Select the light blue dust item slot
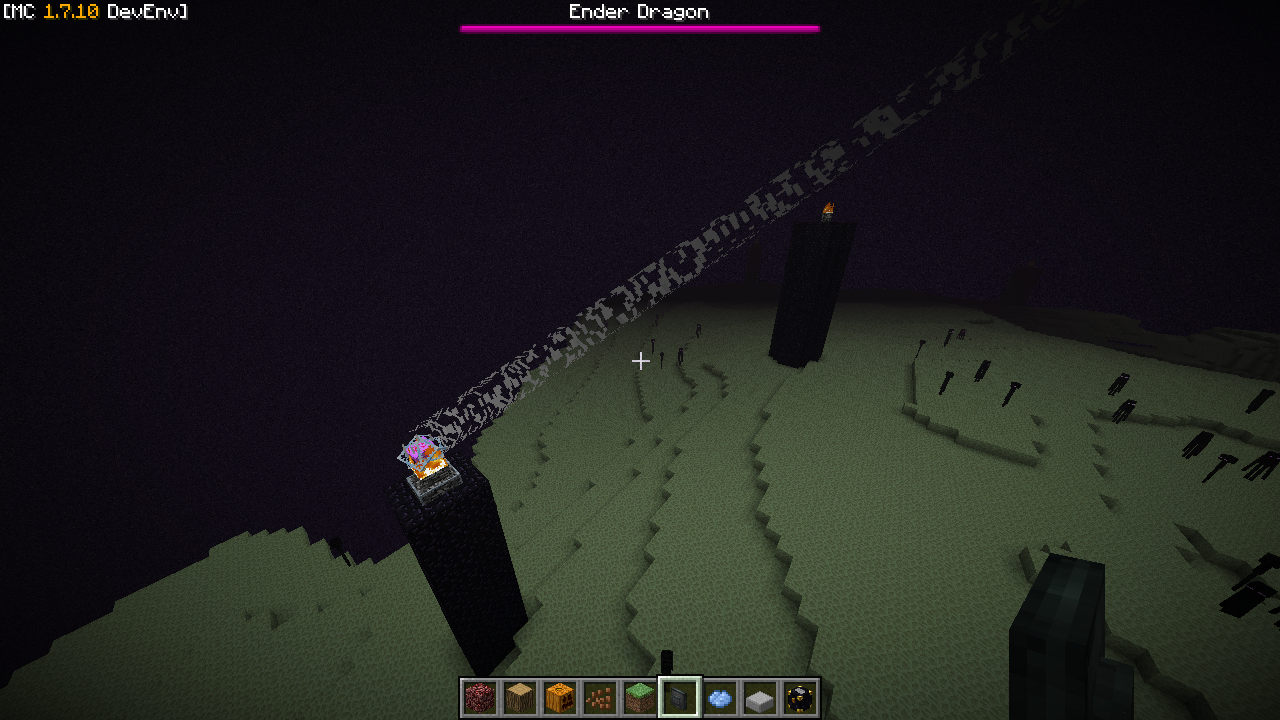Image resolution: width=1280 pixels, height=720 pixels. click(720, 698)
